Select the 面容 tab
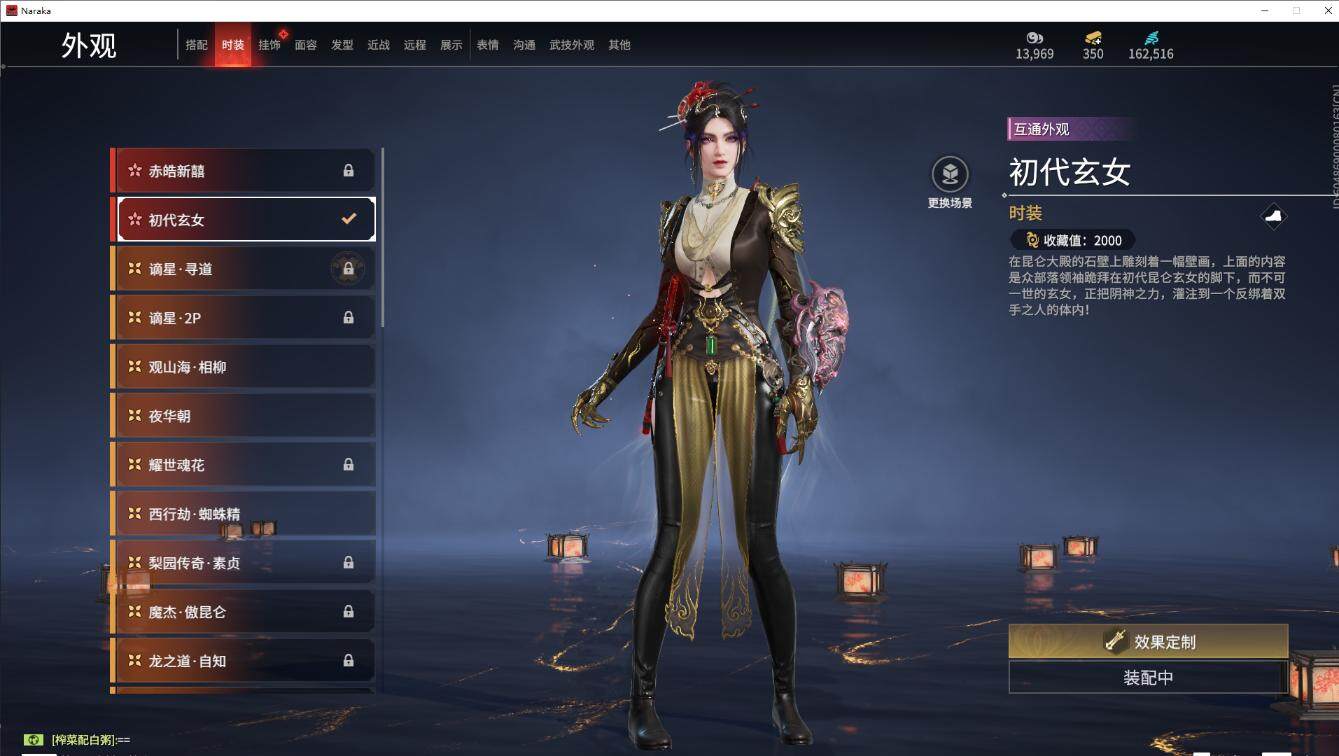This screenshot has height=756, width=1339. pos(305,45)
